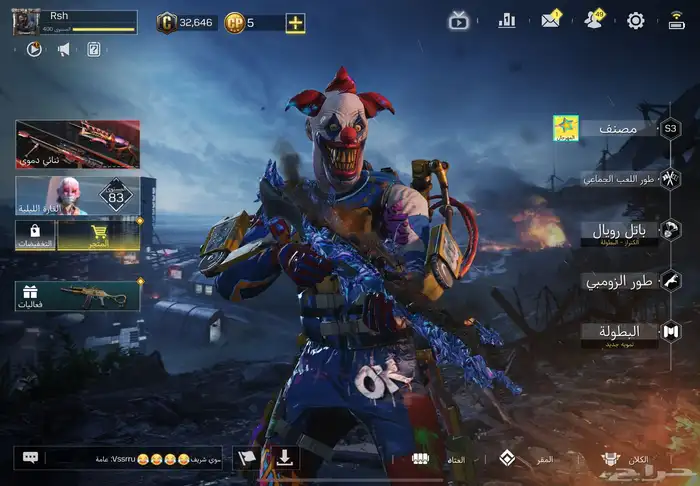
Task: Open the Discounts (التخفيضات) bag button
Action: pos(35,235)
